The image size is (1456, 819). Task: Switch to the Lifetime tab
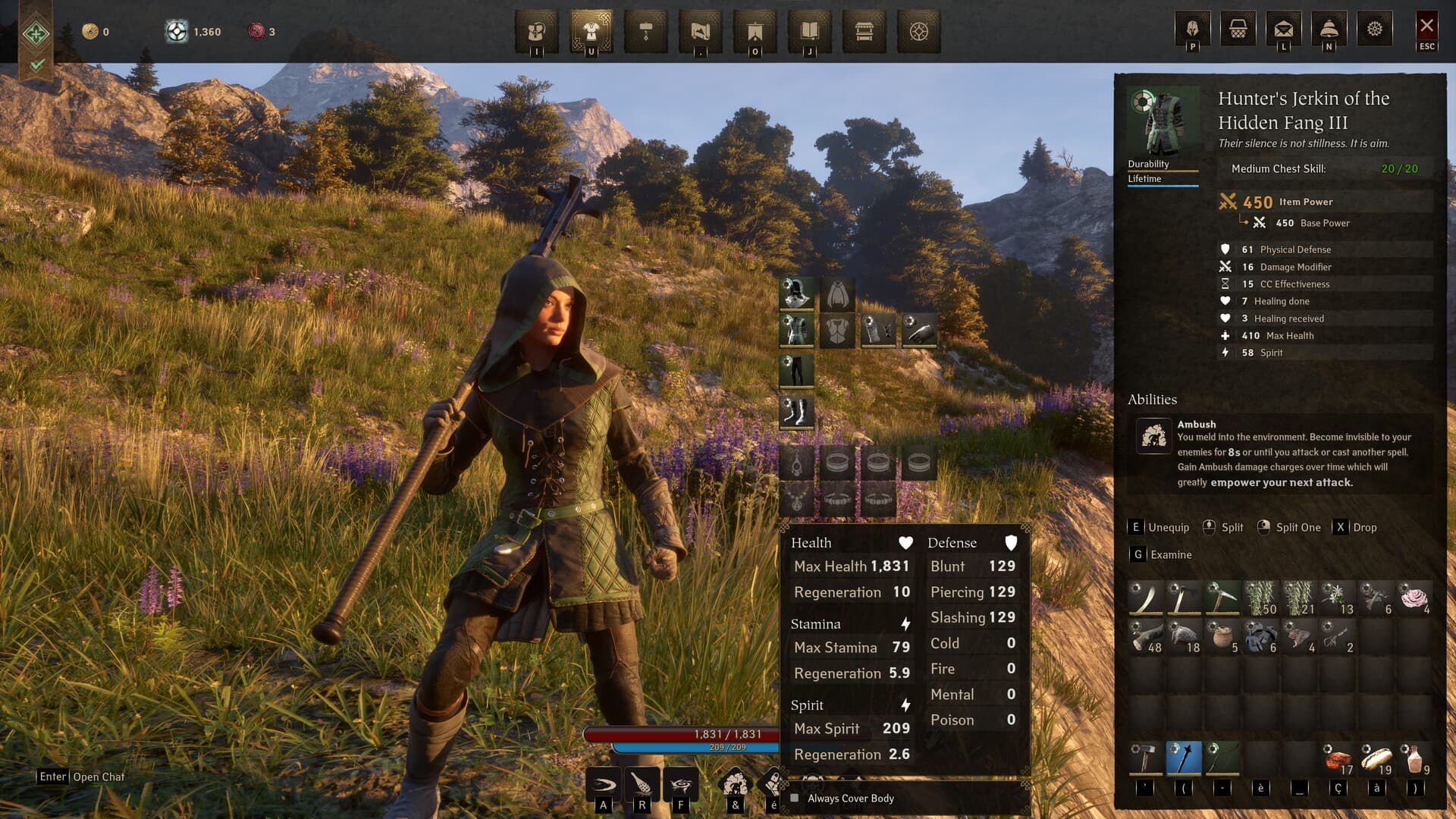click(x=1147, y=179)
